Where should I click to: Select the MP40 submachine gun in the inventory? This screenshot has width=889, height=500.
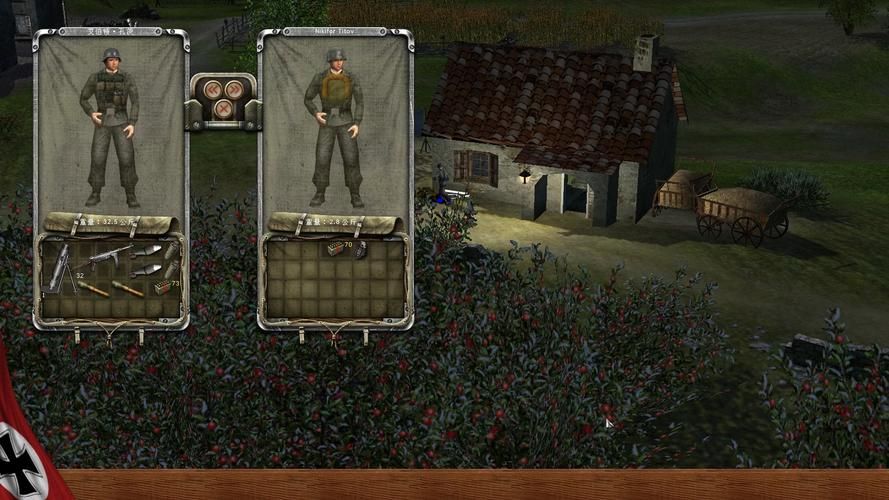pyautogui.click(x=108, y=255)
